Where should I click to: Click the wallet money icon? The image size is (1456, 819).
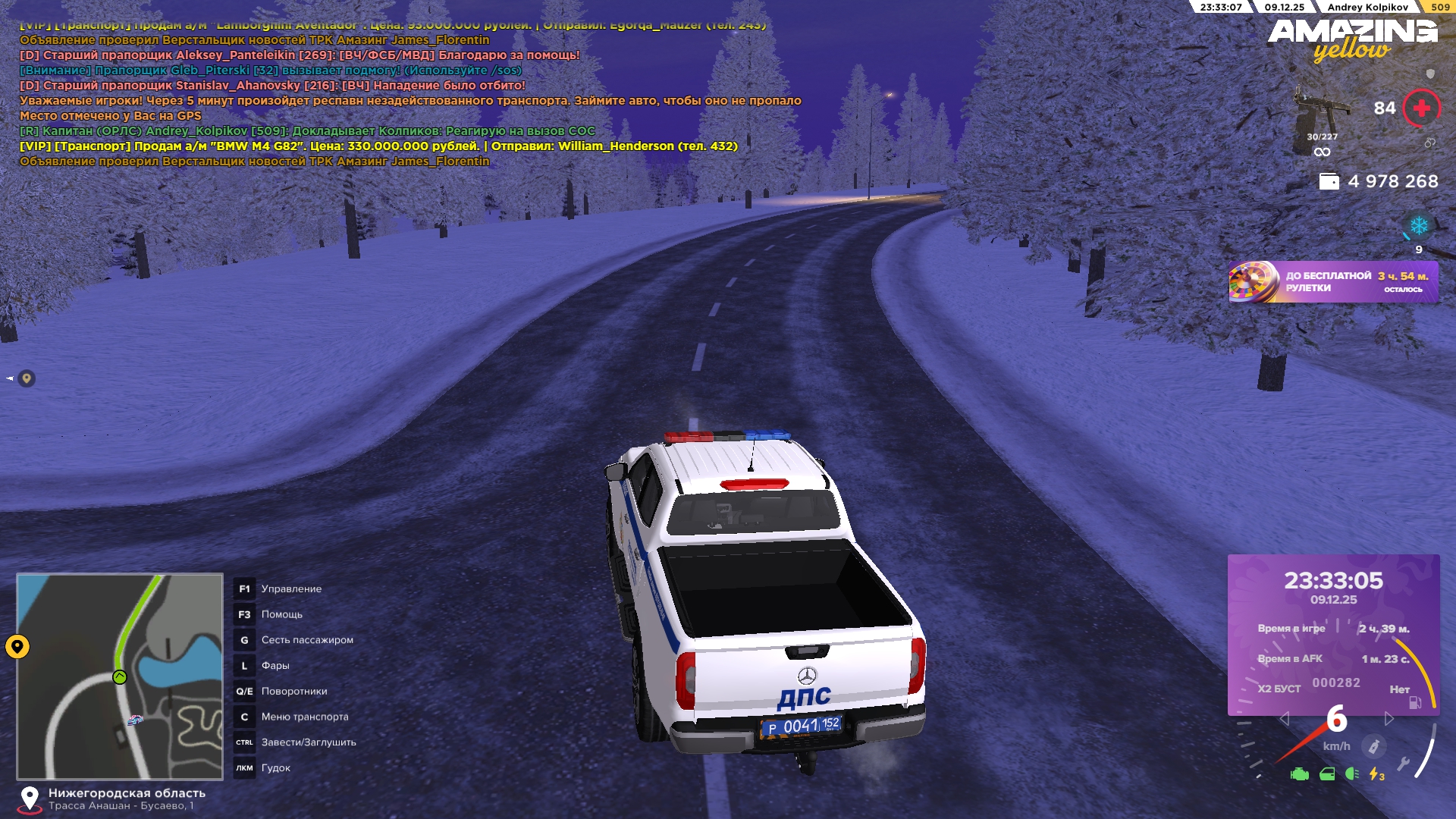pyautogui.click(x=1329, y=182)
